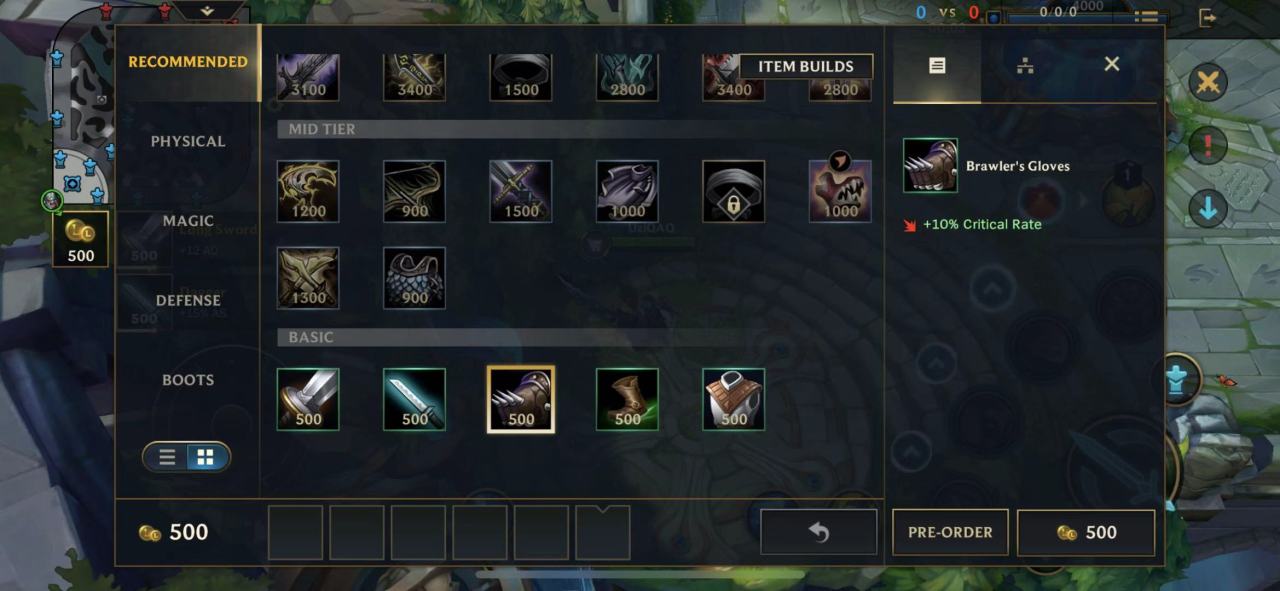The image size is (1280, 591).
Task: Choose the Recommended category tab
Action: coord(188,62)
